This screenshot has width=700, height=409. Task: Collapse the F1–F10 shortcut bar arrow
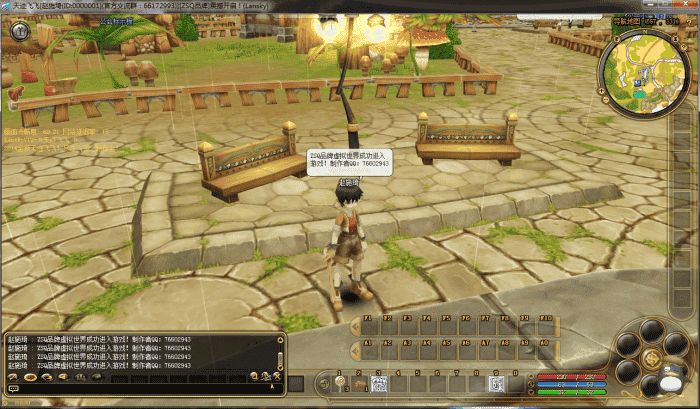(355, 326)
